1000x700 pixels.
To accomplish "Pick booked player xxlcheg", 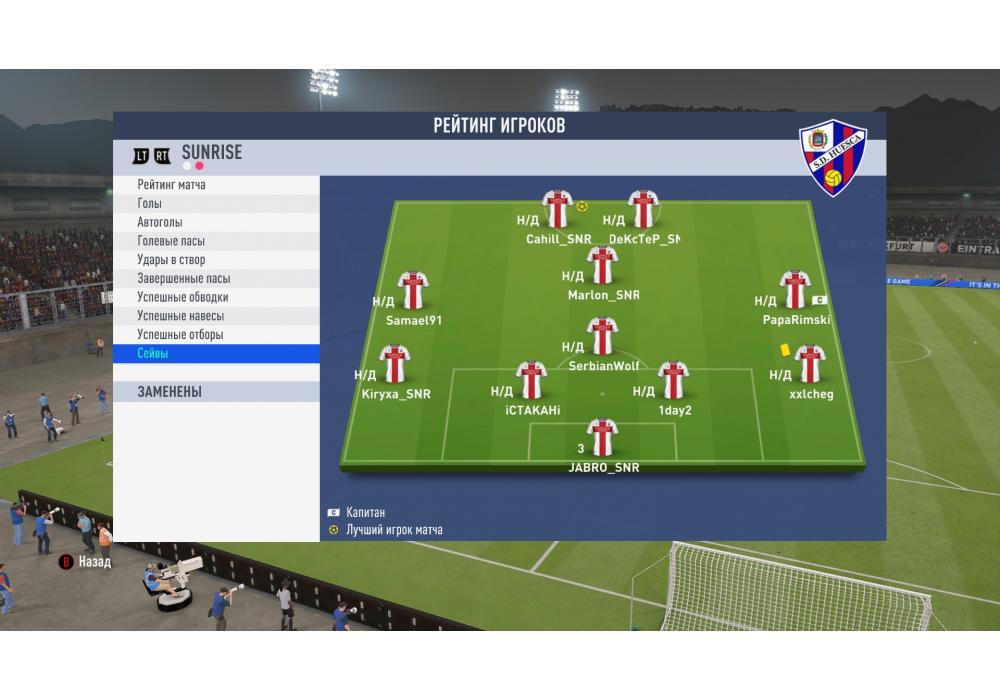I will click(809, 364).
